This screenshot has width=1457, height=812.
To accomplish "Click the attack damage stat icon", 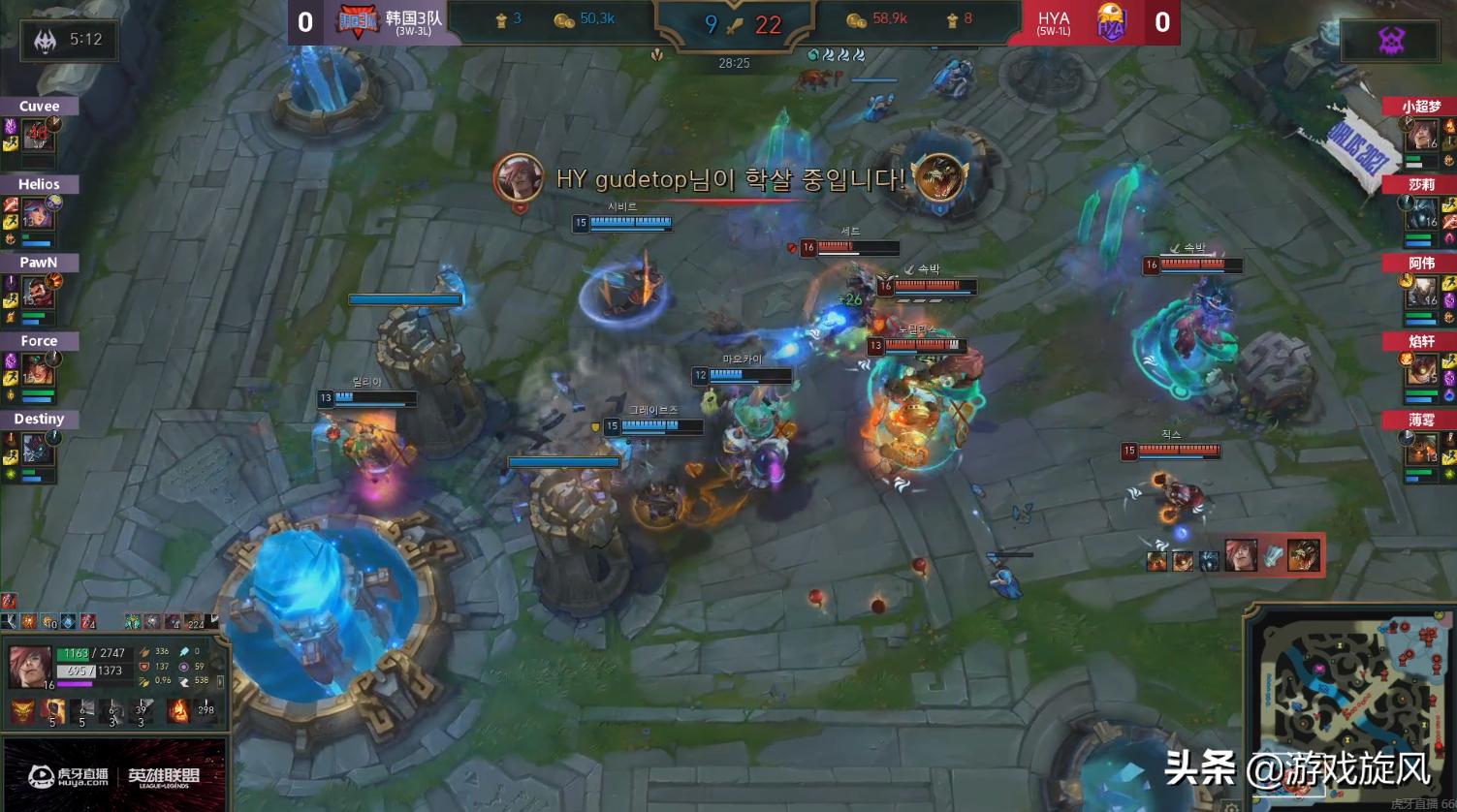I will [145, 652].
